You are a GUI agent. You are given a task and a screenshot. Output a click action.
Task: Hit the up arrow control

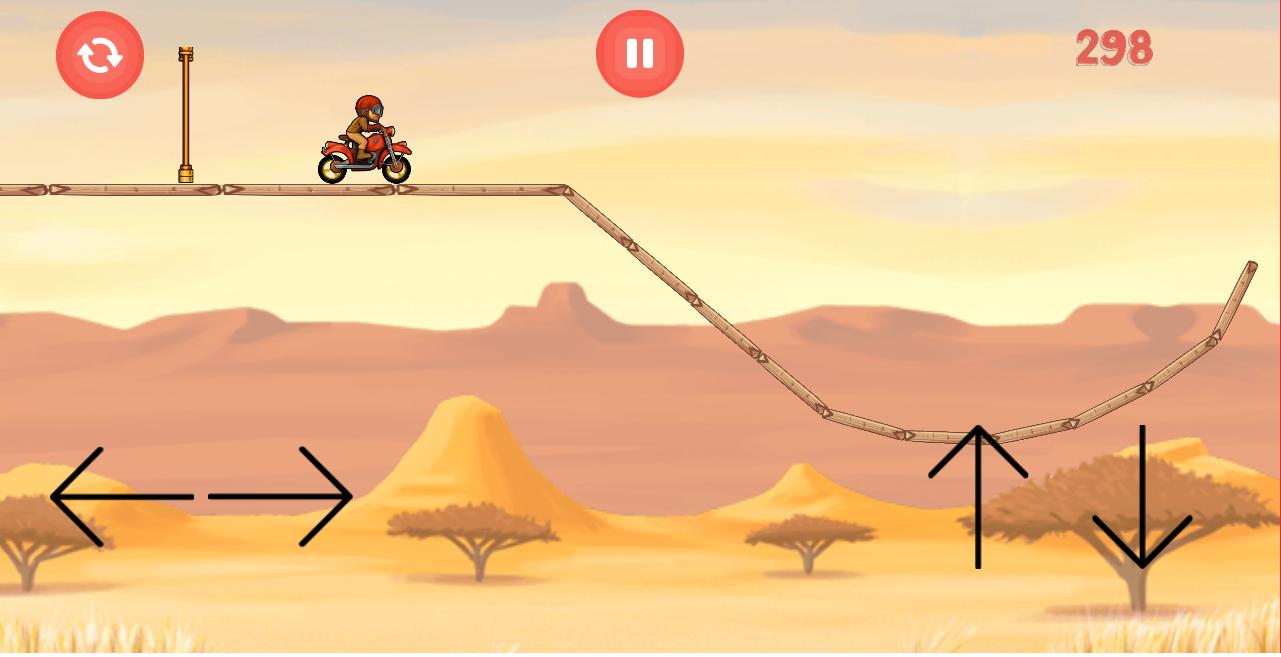point(978,496)
